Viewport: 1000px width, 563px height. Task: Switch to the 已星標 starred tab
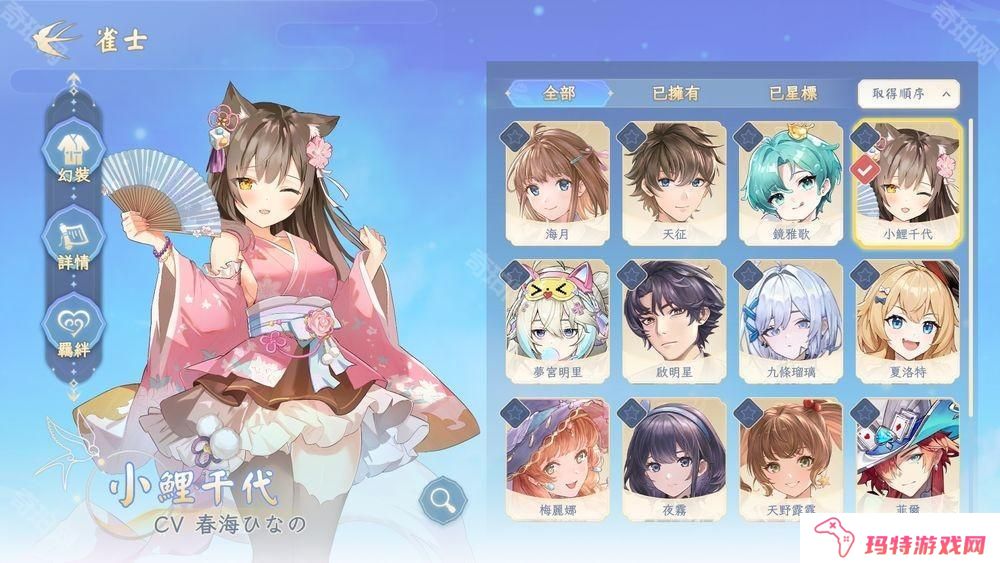(x=793, y=93)
